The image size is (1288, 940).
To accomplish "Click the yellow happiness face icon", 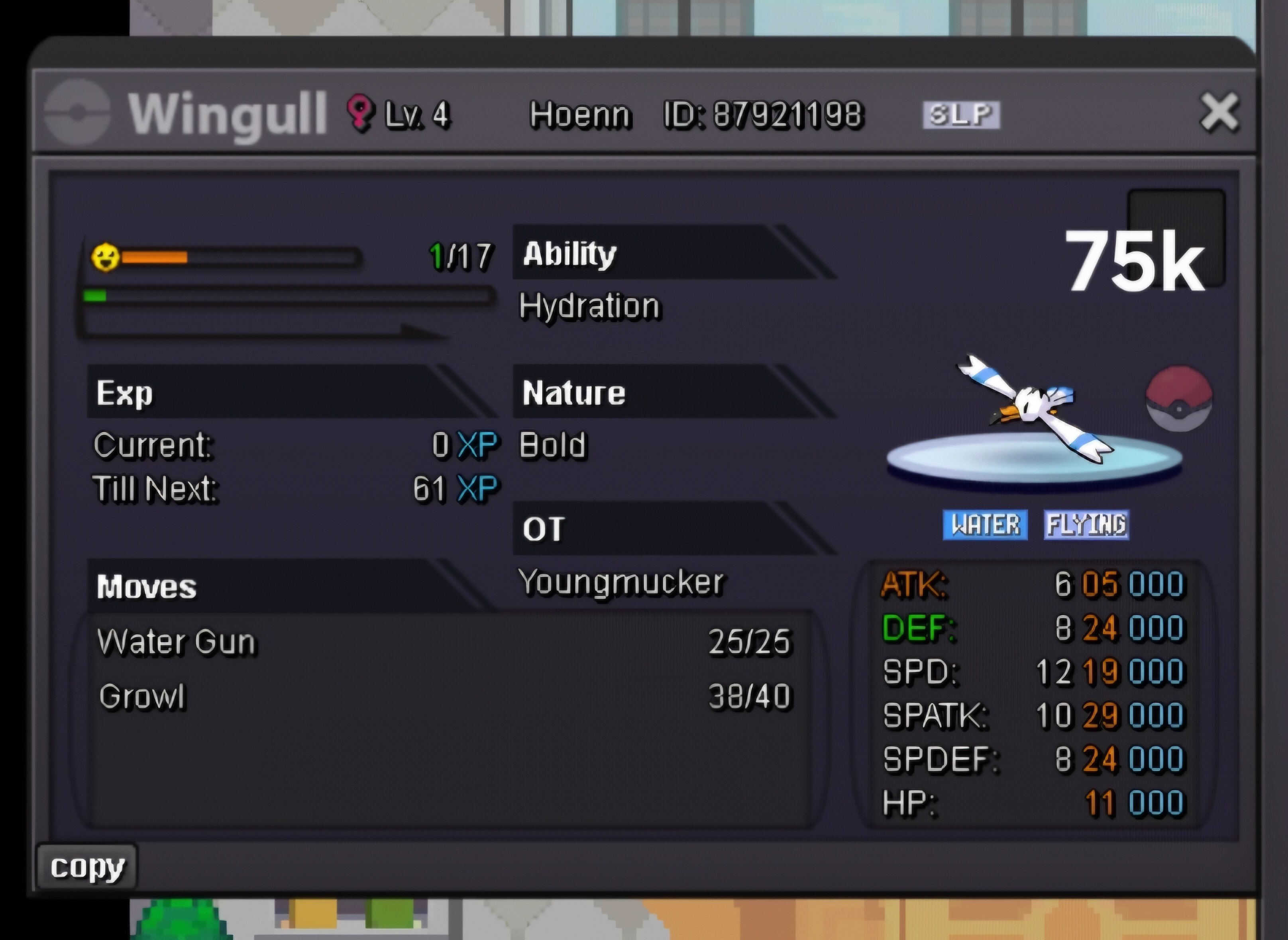I will pos(105,257).
